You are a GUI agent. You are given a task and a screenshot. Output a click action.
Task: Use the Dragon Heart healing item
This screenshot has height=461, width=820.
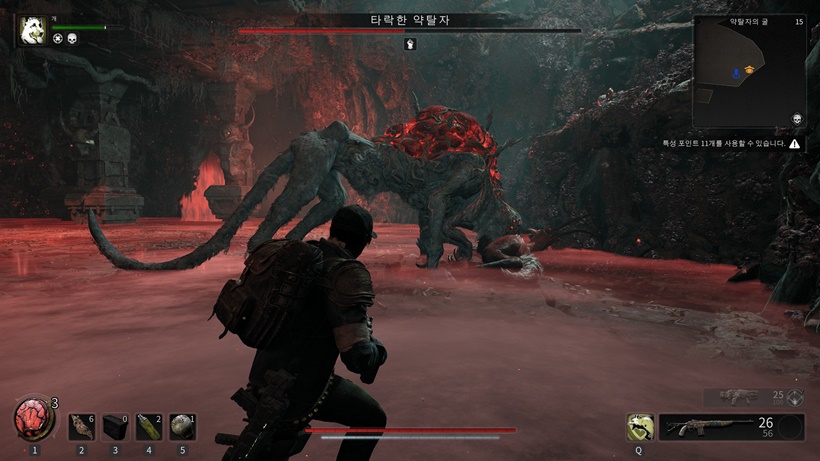(34, 419)
